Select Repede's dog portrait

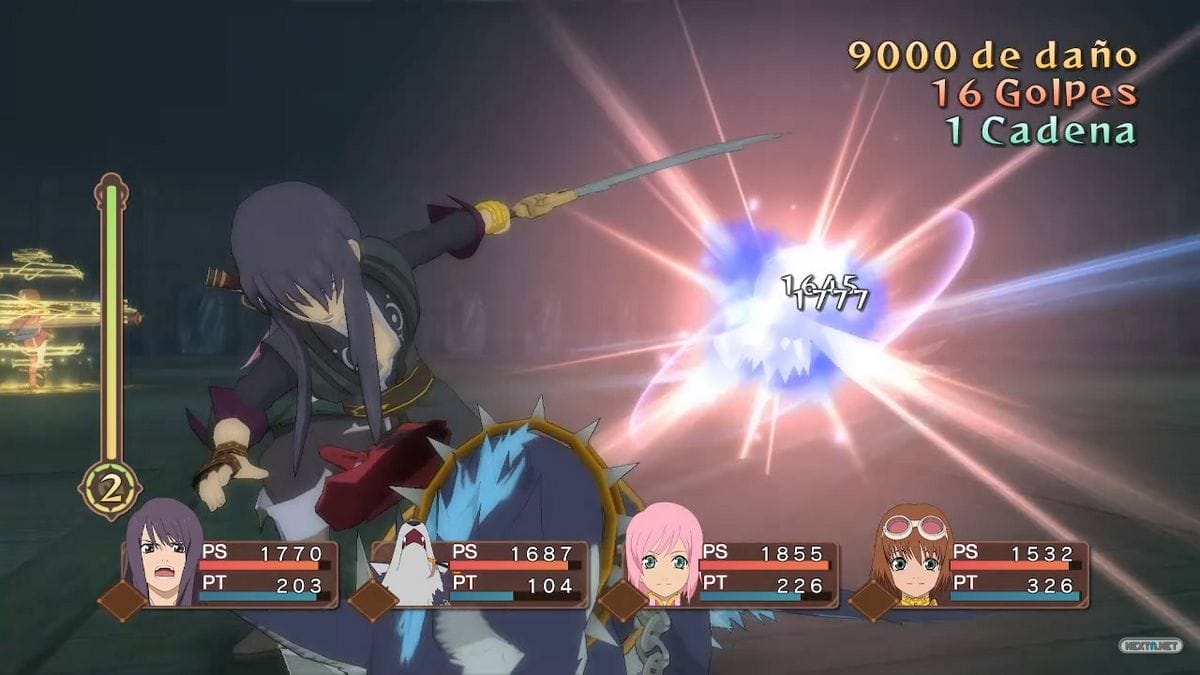point(412,562)
